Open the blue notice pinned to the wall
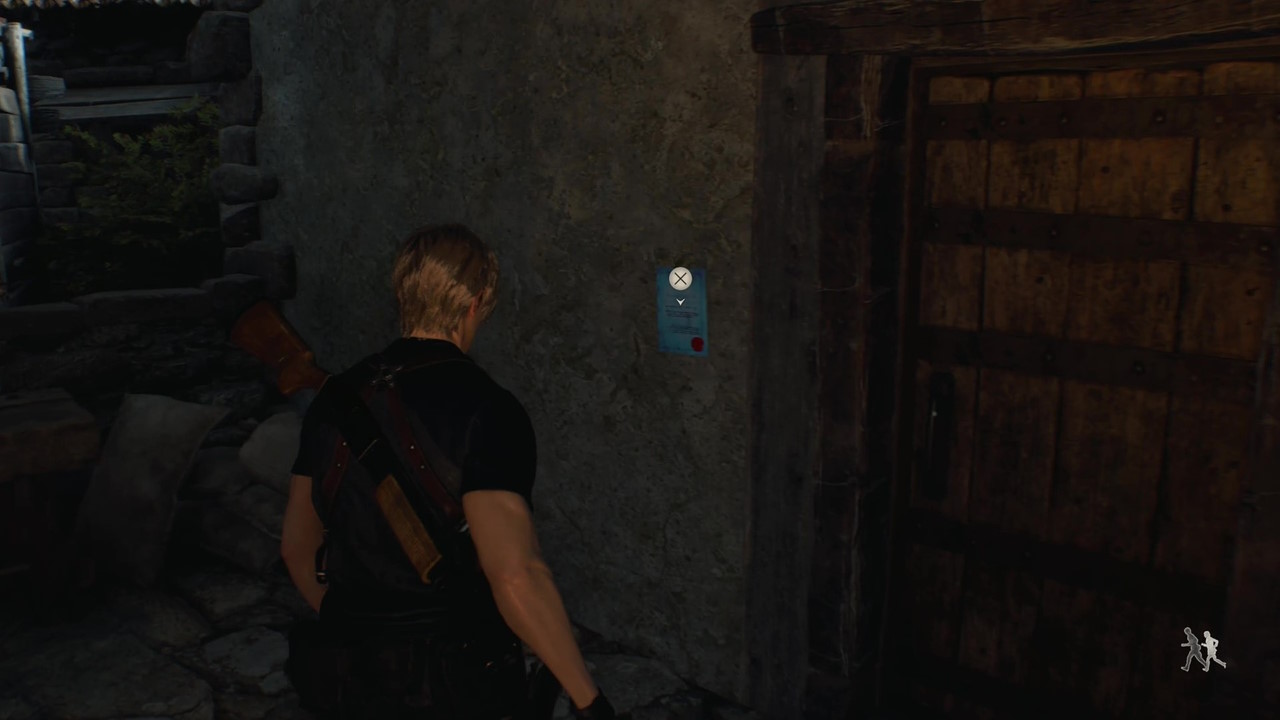 coord(681,318)
